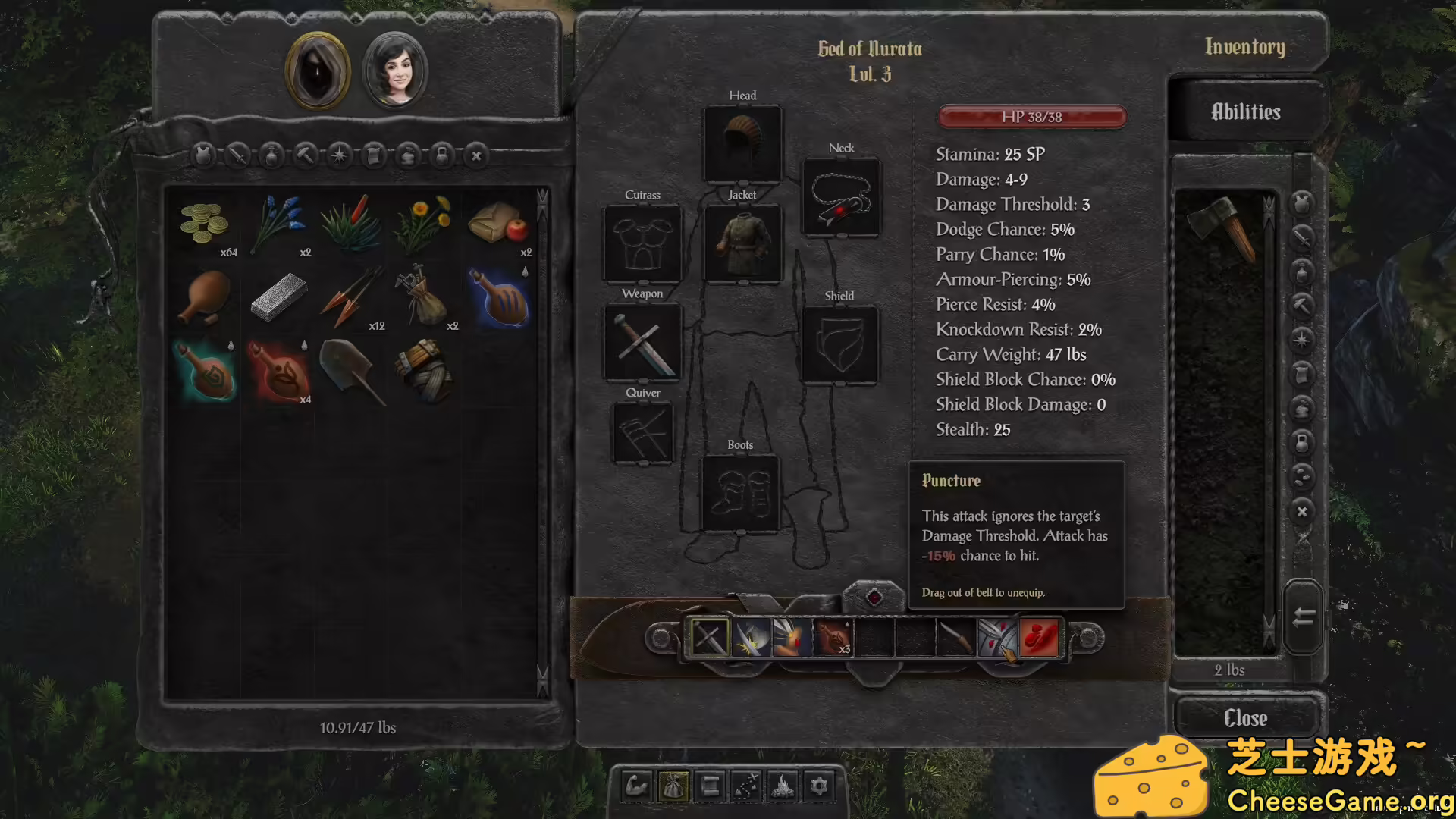Viewport: 1456px width, 819px height.
Task: Select the gold coins stack
Action: click(204, 223)
